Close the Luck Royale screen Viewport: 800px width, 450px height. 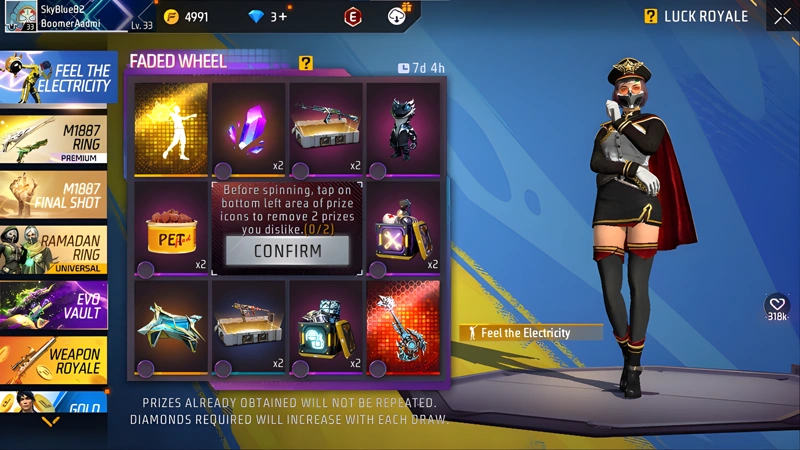[x=782, y=16]
